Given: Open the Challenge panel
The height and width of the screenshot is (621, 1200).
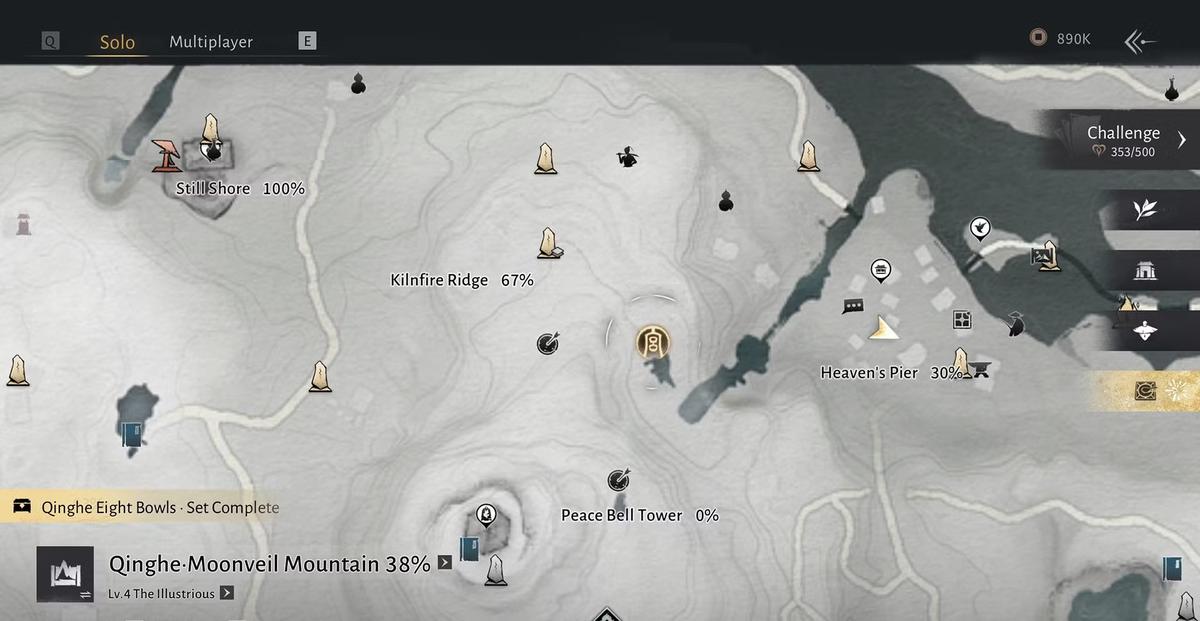Looking at the screenshot, I should (x=1124, y=139).
